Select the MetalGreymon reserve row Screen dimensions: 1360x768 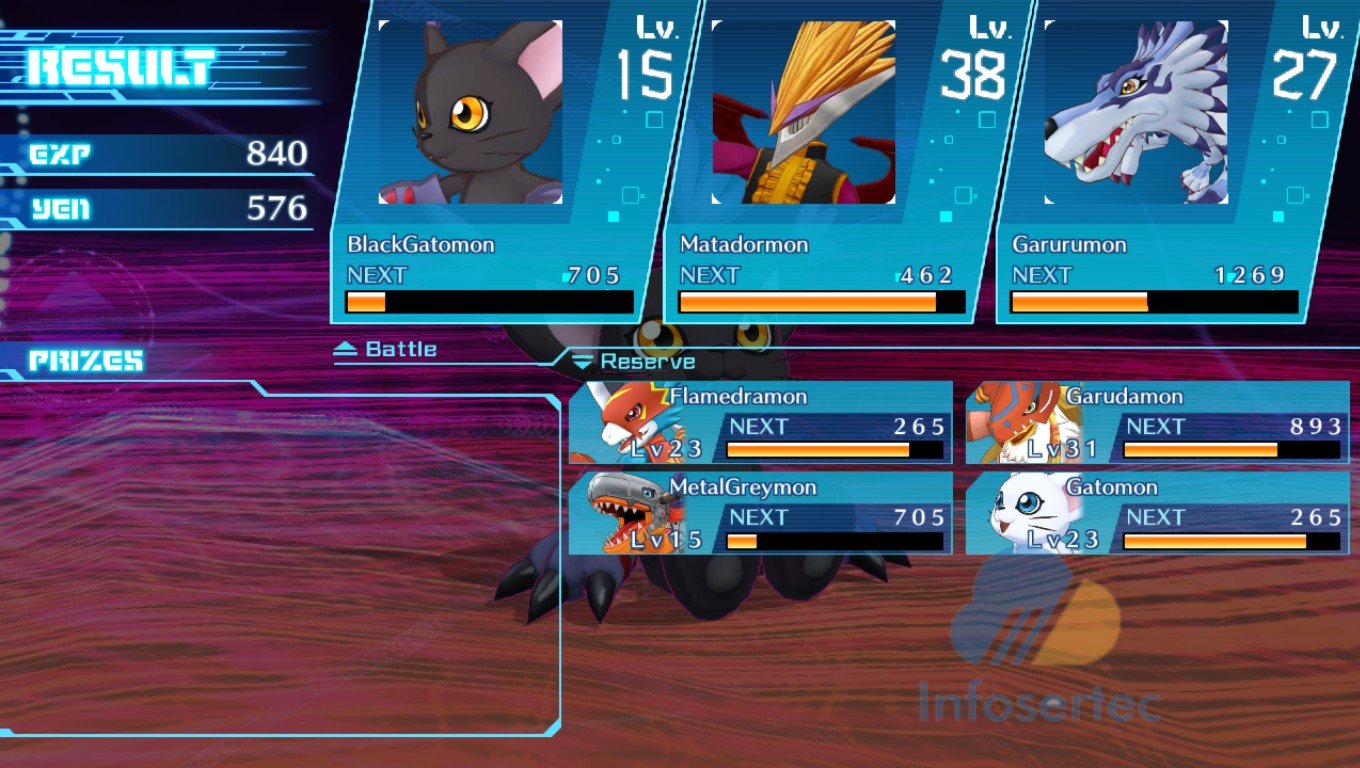pyautogui.click(x=760, y=514)
